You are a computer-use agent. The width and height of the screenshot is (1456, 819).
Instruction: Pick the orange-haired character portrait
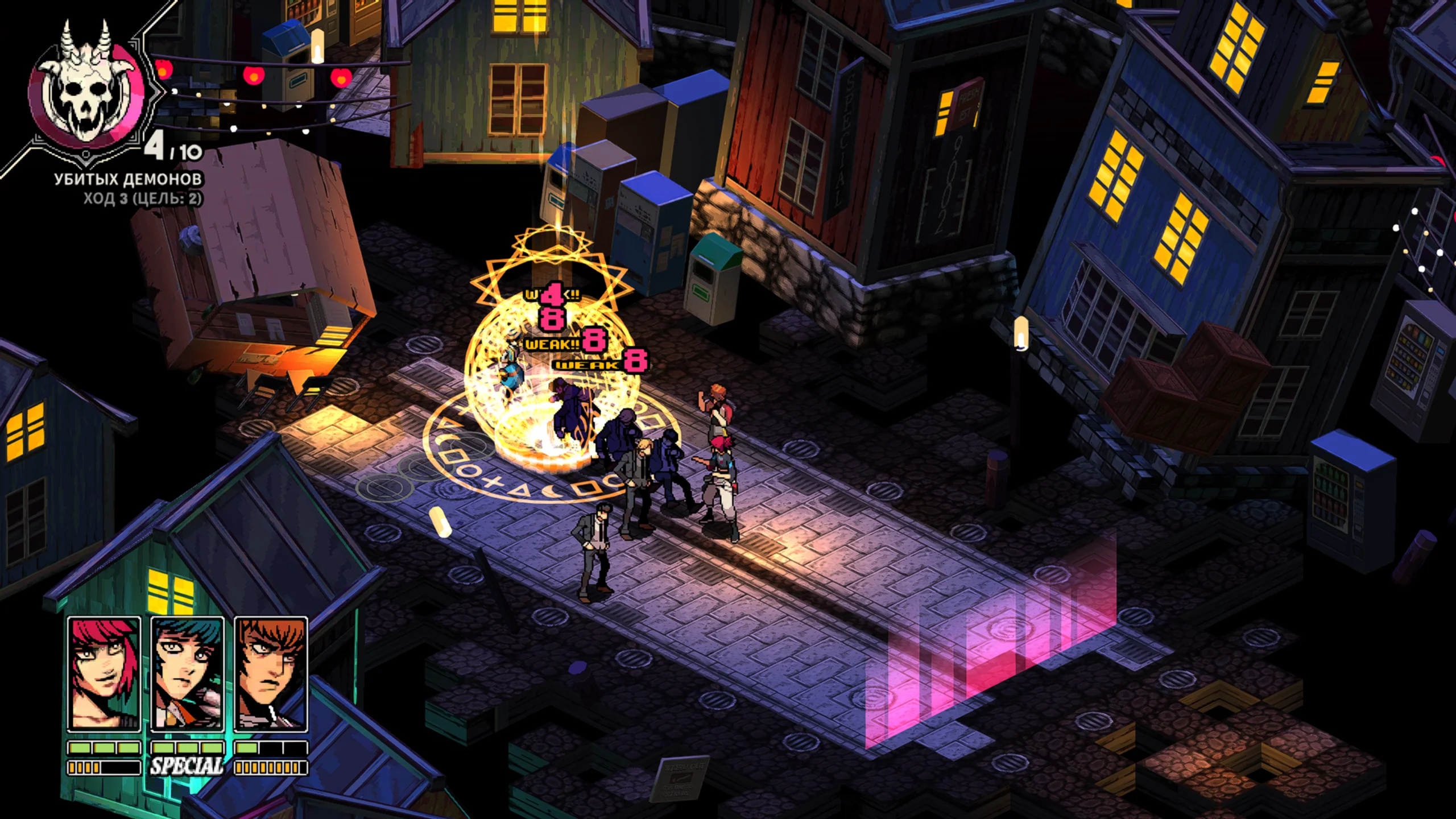[x=271, y=673]
